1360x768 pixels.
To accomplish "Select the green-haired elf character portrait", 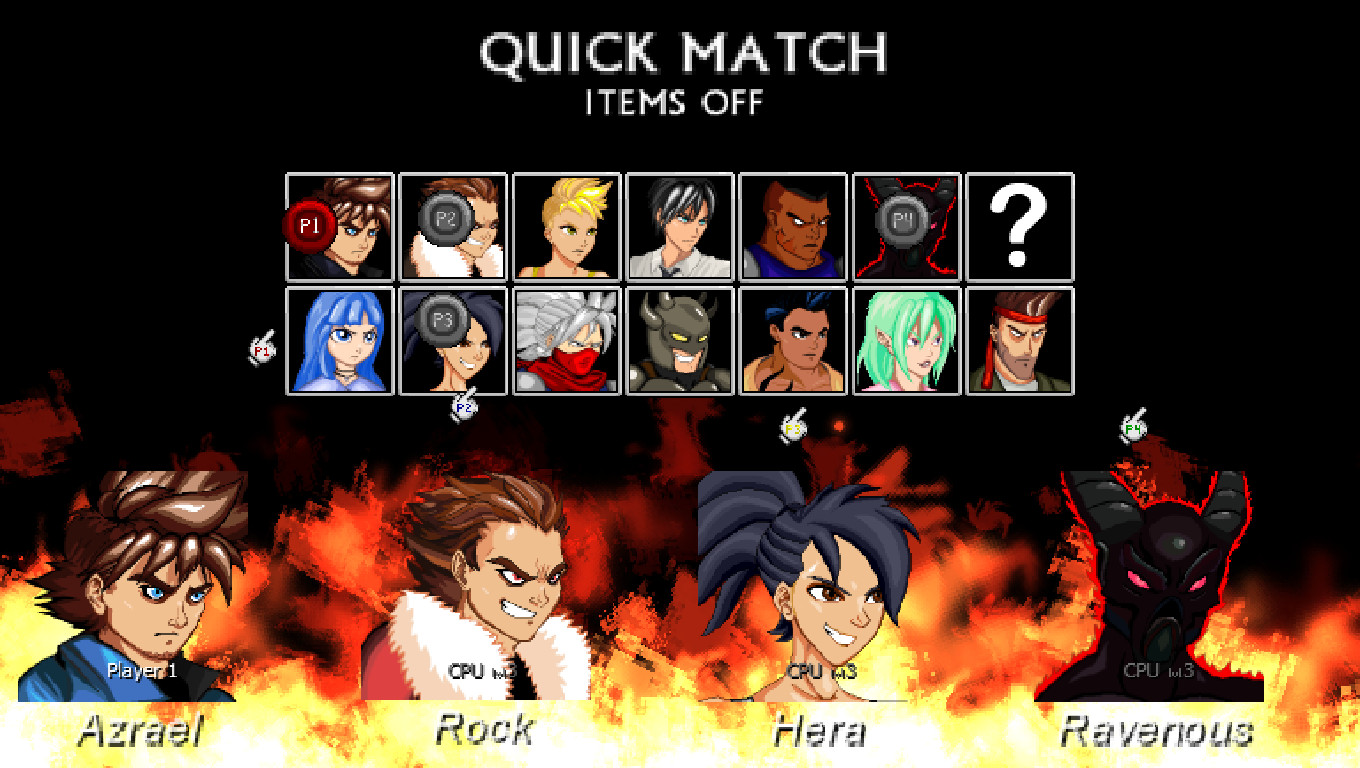I will coord(906,343).
